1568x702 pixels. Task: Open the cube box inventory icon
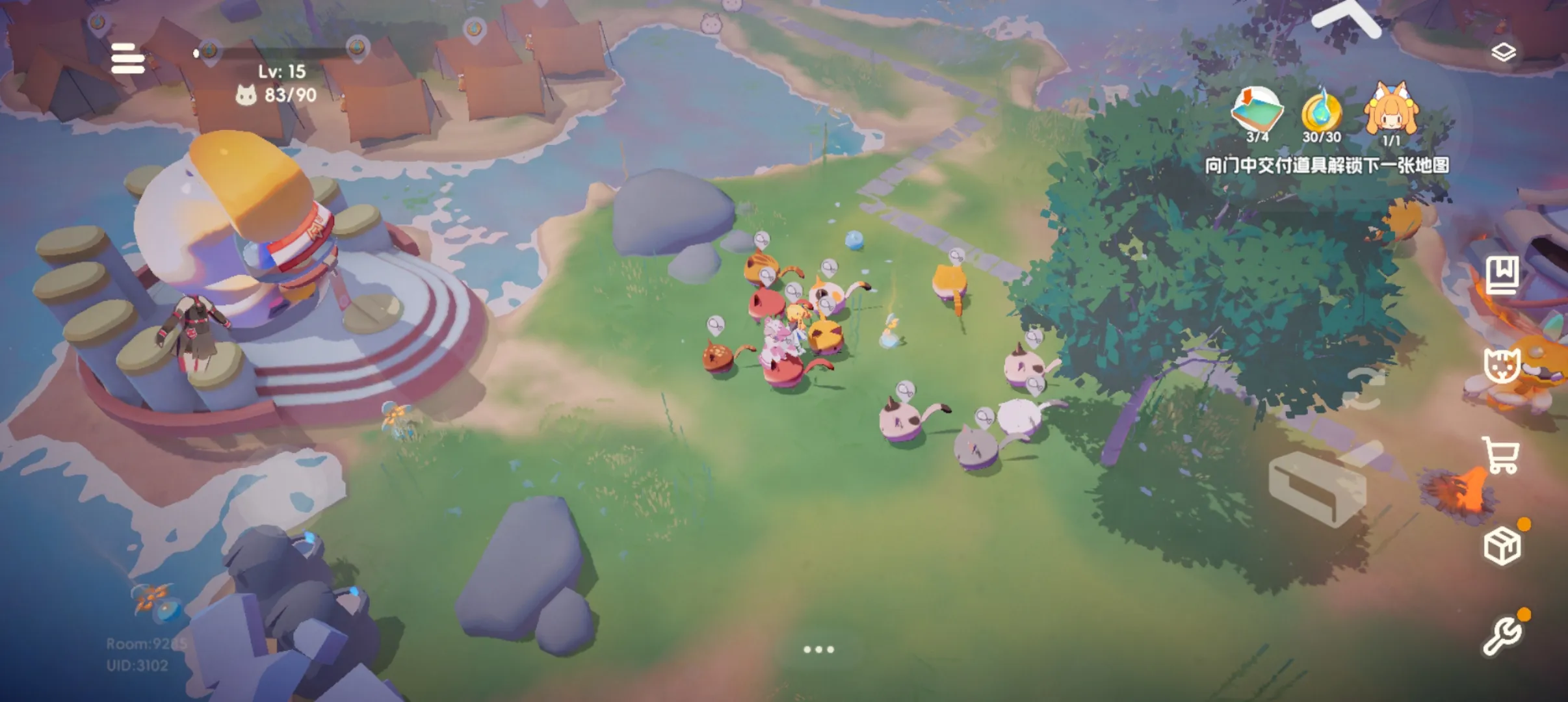[1502, 546]
